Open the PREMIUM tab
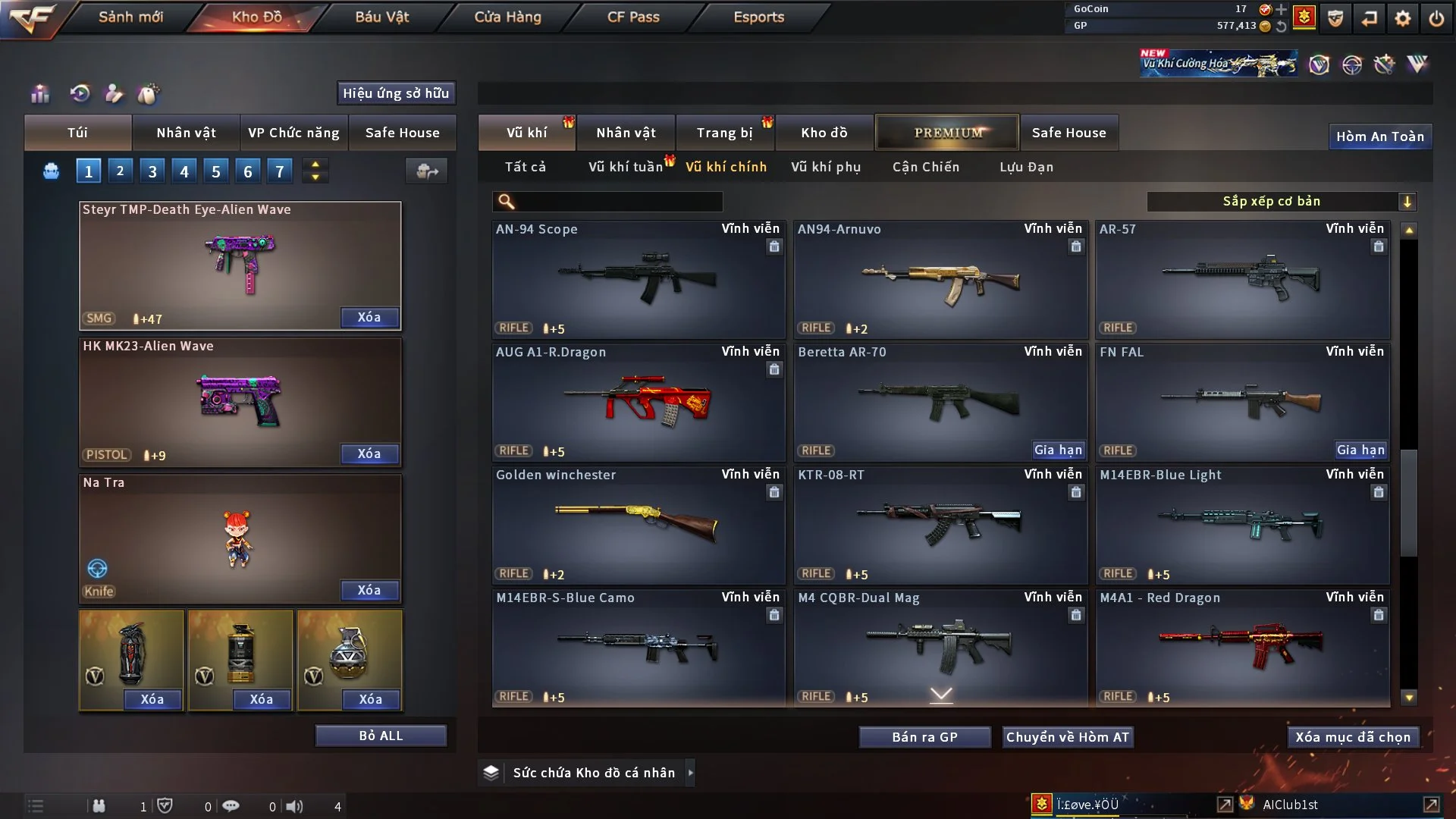The image size is (1456, 819). coord(947,133)
